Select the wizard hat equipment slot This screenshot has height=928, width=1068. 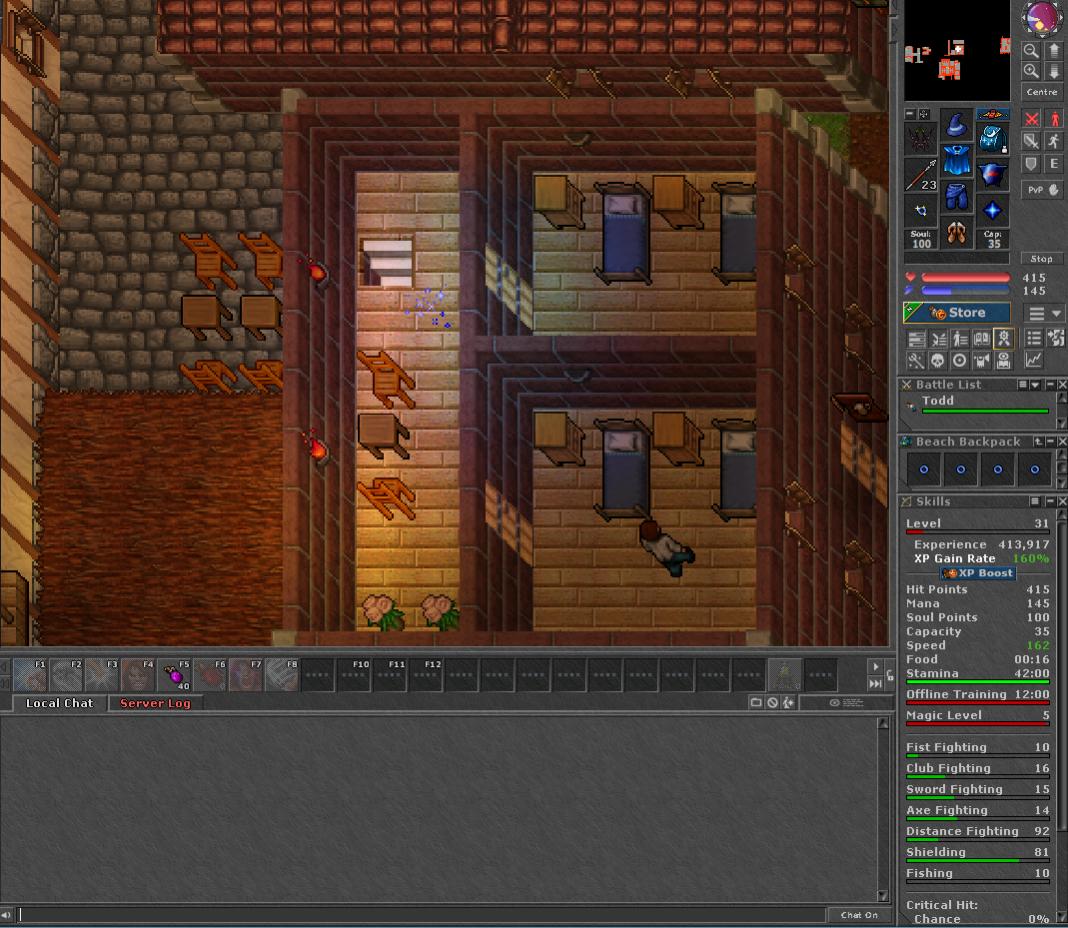point(957,126)
